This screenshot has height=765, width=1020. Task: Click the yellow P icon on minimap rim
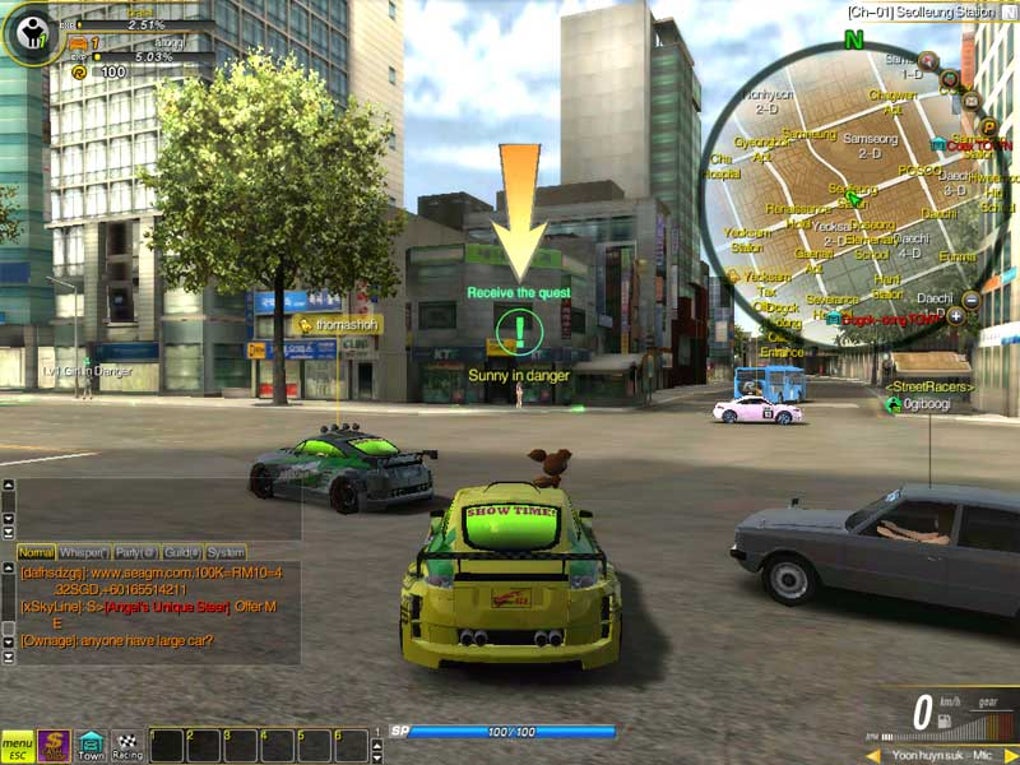[x=989, y=126]
